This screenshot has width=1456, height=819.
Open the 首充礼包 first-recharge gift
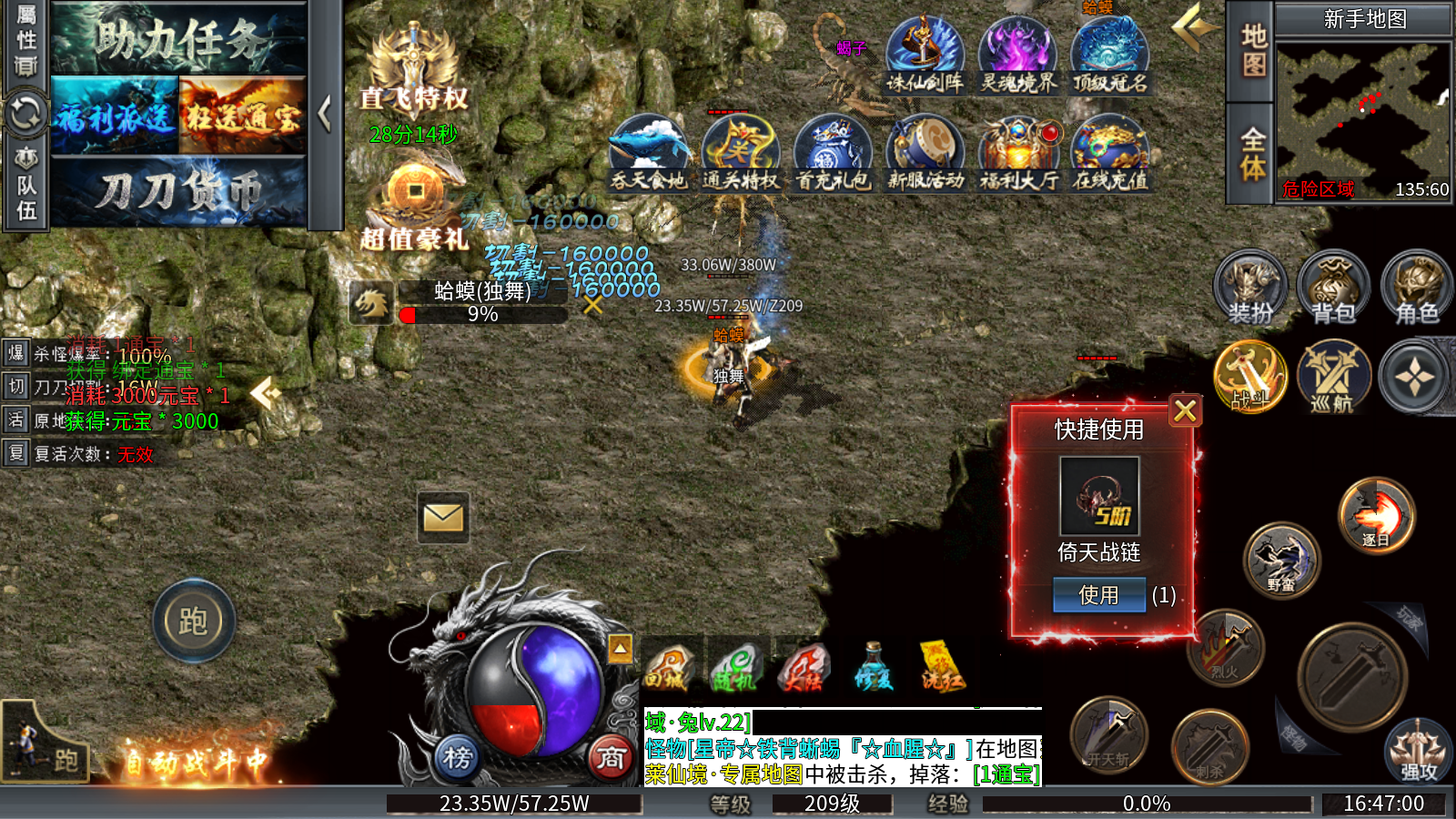833,153
